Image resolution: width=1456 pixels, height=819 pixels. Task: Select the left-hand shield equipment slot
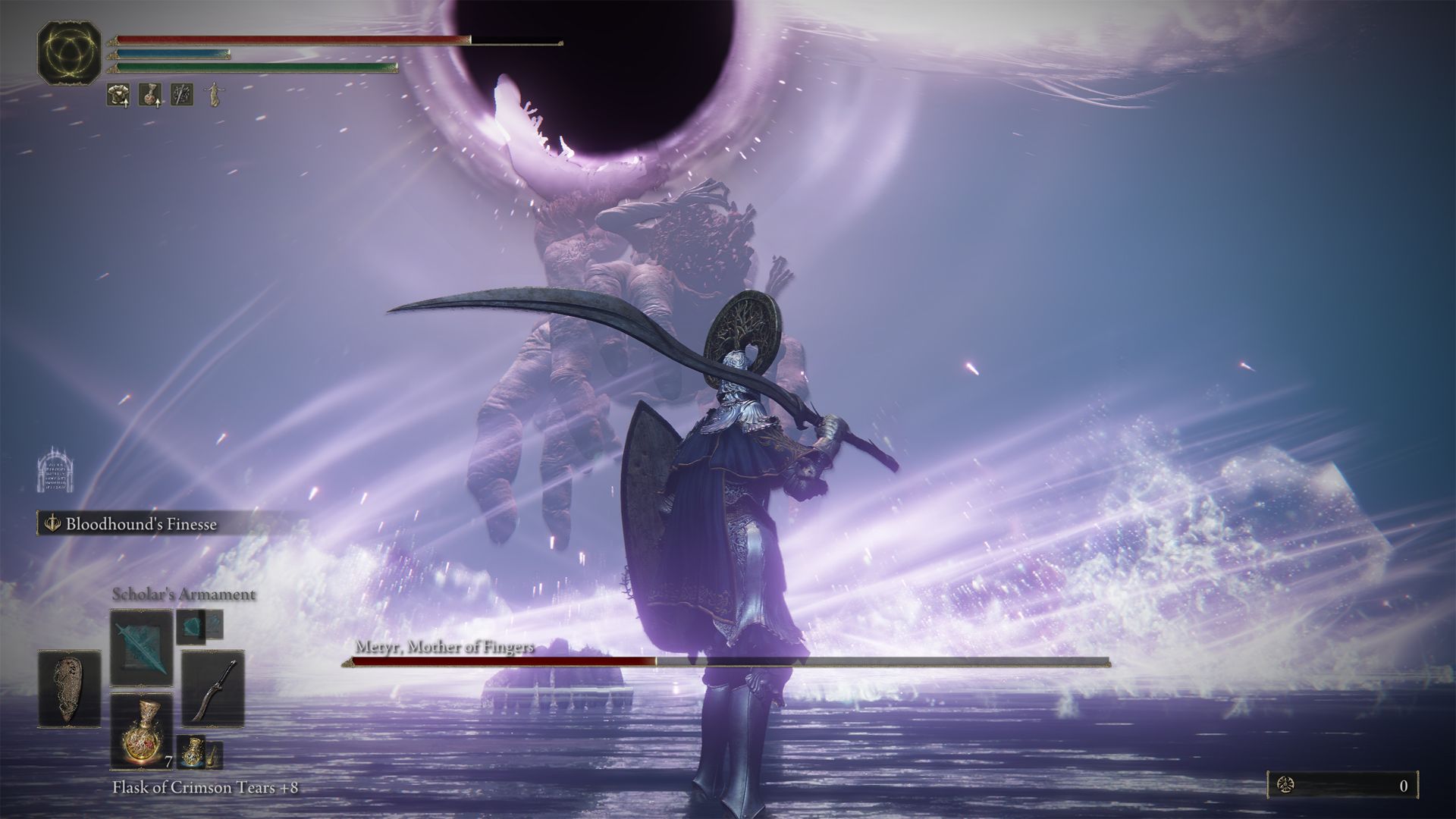click(69, 689)
